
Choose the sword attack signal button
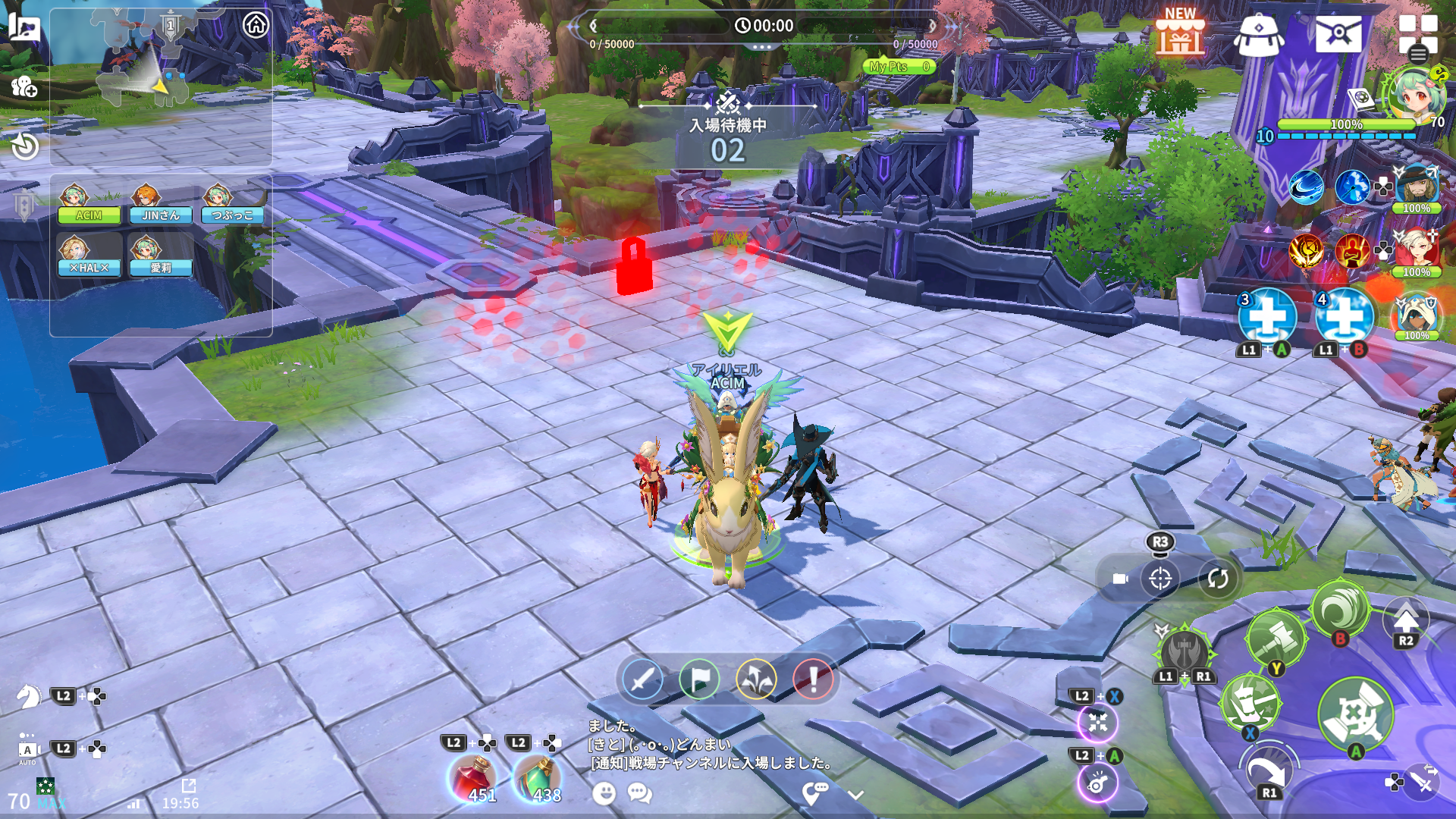[642, 679]
